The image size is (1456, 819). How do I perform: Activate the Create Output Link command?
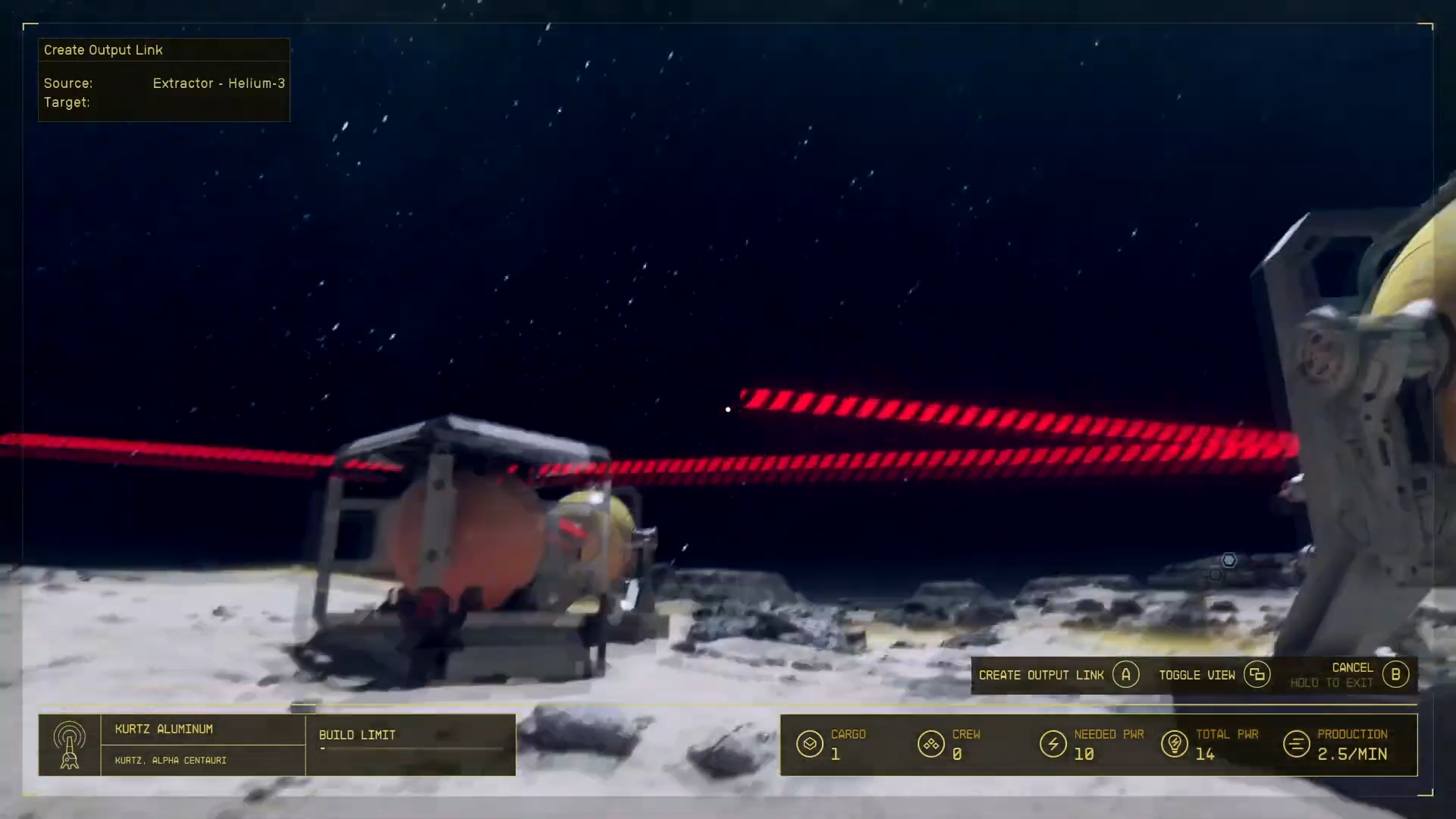point(1042,674)
